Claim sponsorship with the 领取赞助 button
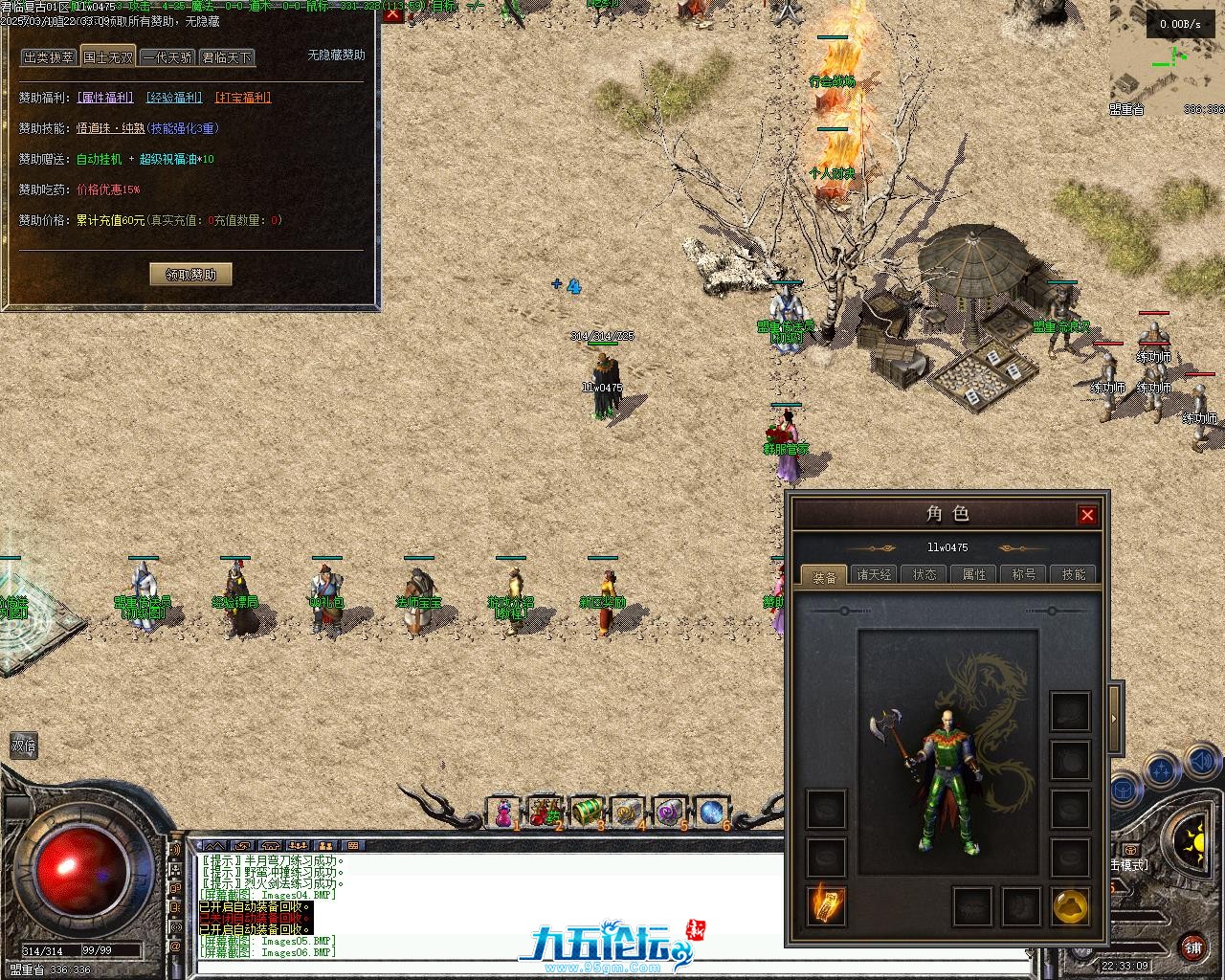Viewport: 1225px width, 980px height. [x=191, y=275]
